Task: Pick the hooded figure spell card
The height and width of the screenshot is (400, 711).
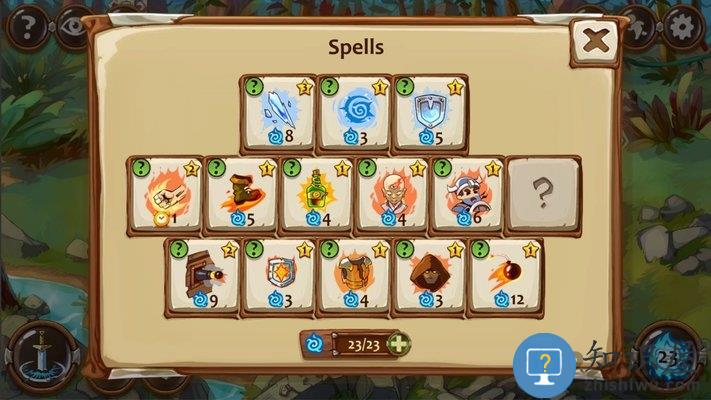Action: pos(430,276)
